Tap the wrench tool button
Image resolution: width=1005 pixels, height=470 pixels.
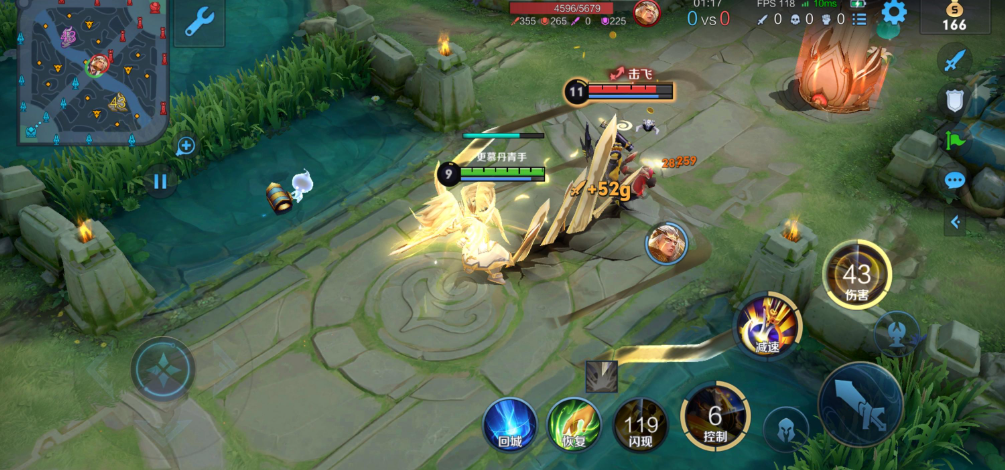click(x=198, y=22)
